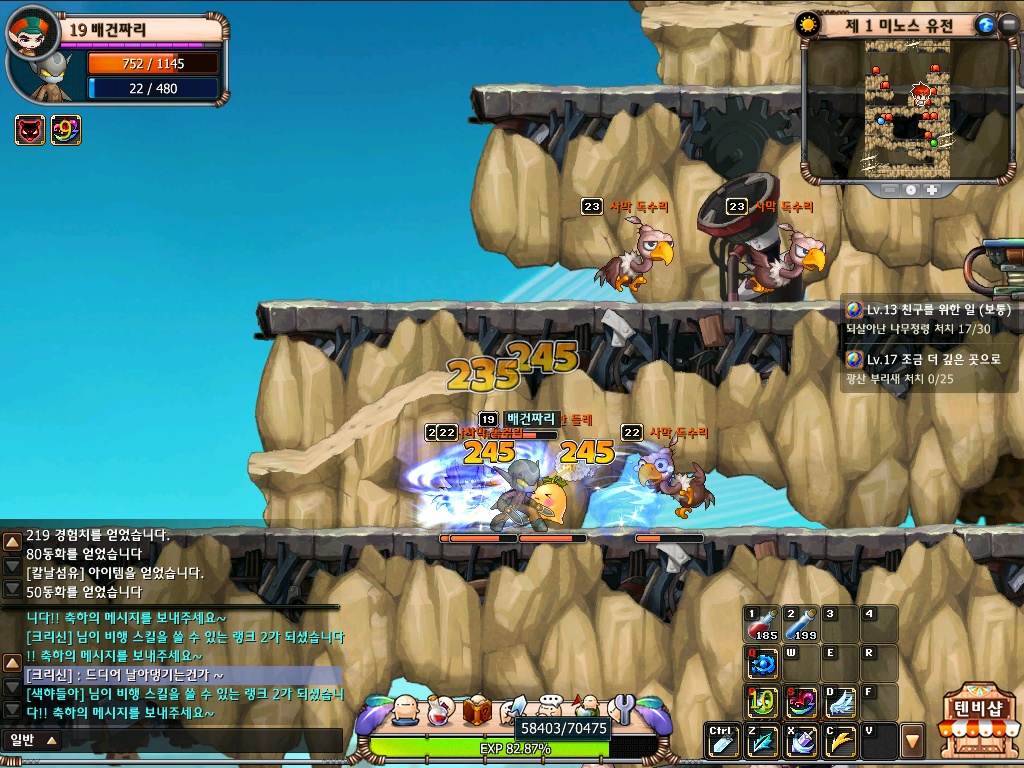Open the world map globe button
This screenshot has height=768, width=1024.
point(985,25)
